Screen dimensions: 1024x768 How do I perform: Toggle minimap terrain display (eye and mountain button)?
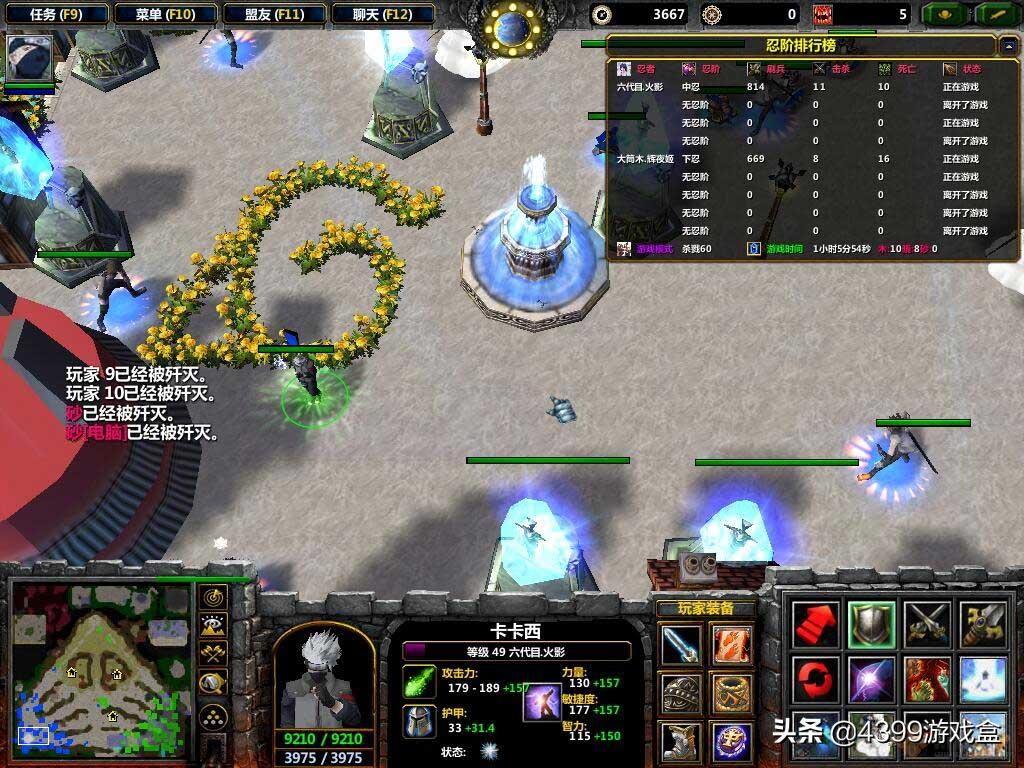pos(212,627)
